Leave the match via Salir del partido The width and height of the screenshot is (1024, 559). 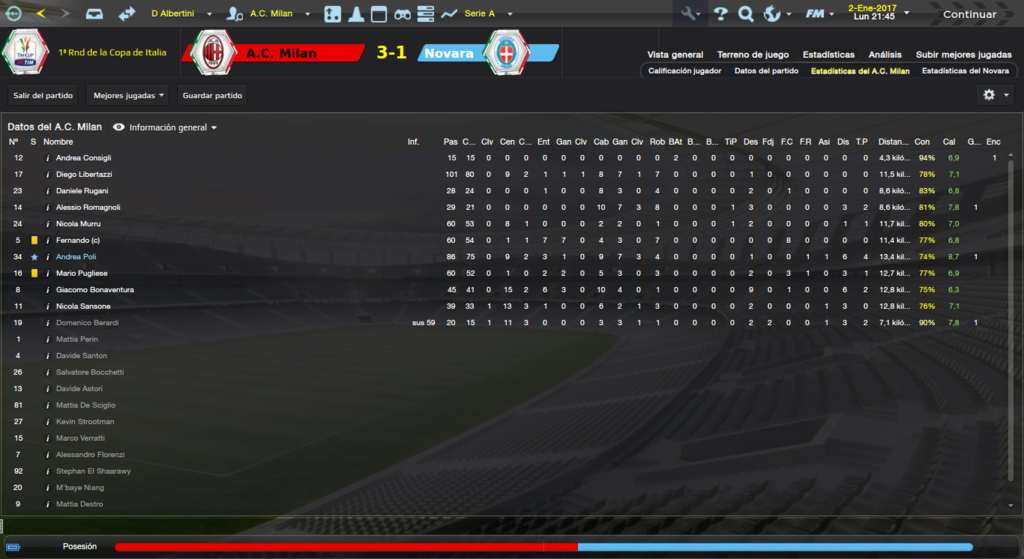click(41, 95)
